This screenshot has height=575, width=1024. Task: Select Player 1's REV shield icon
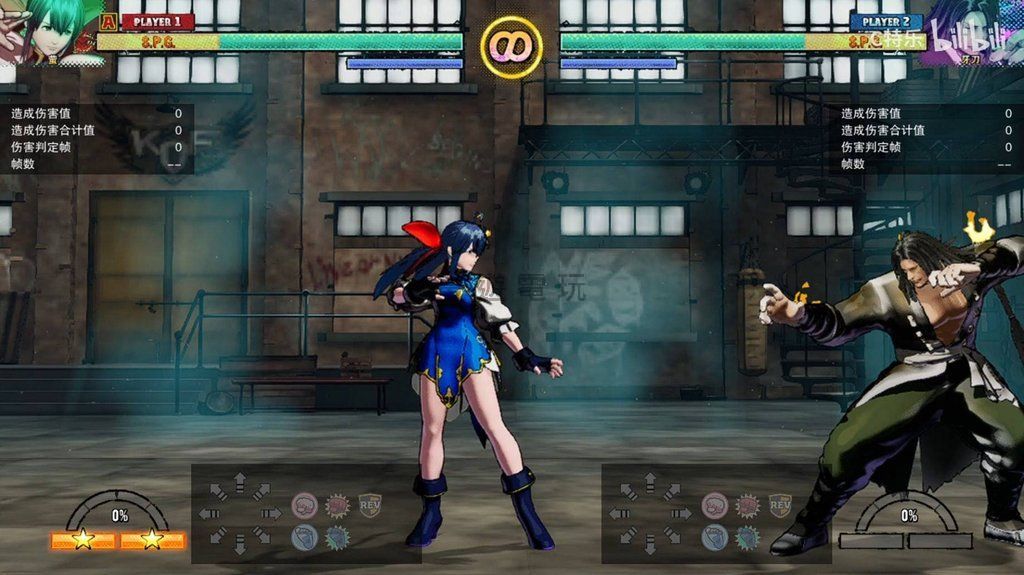369,505
